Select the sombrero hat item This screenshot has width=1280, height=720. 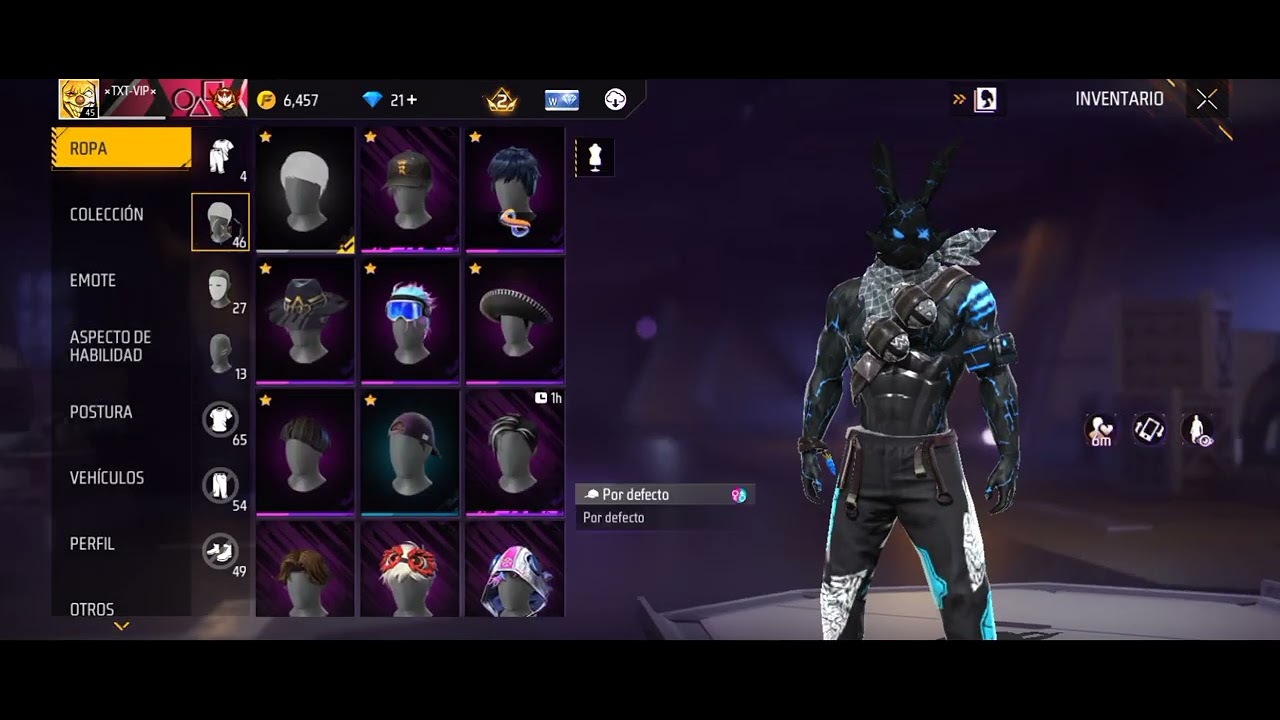pos(515,320)
